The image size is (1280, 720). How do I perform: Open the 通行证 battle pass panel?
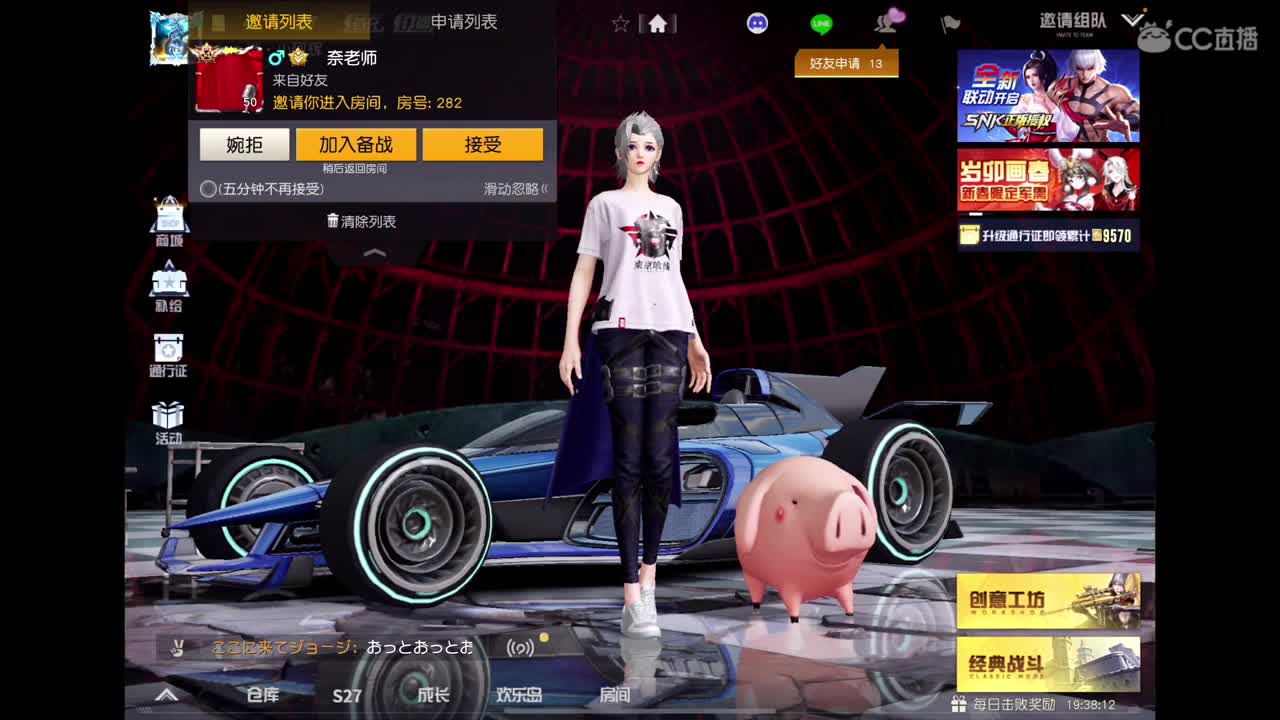tap(168, 354)
